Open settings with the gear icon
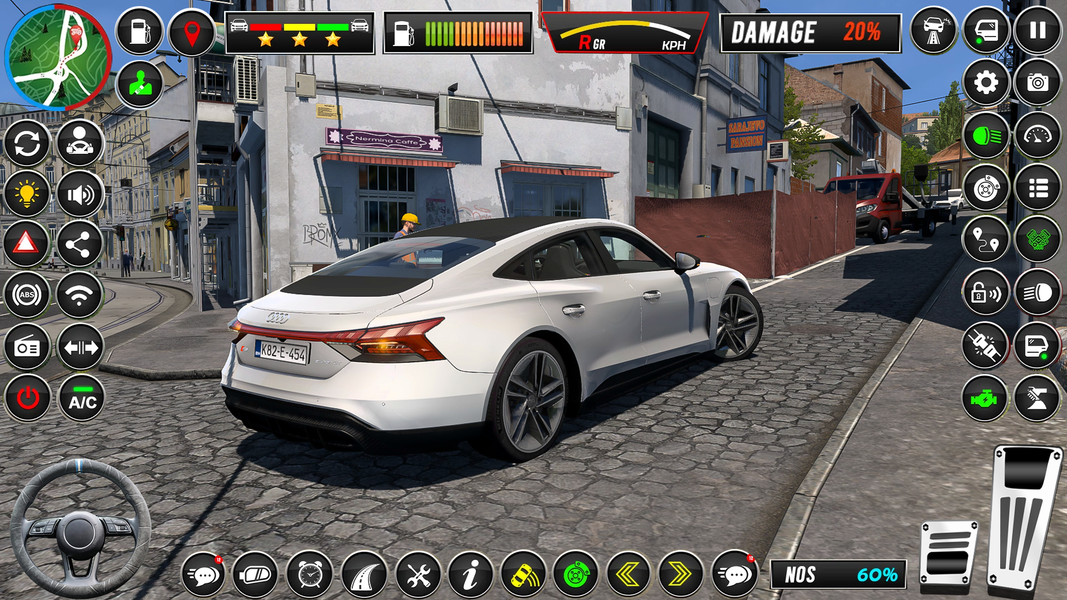1067x600 pixels. [985, 82]
